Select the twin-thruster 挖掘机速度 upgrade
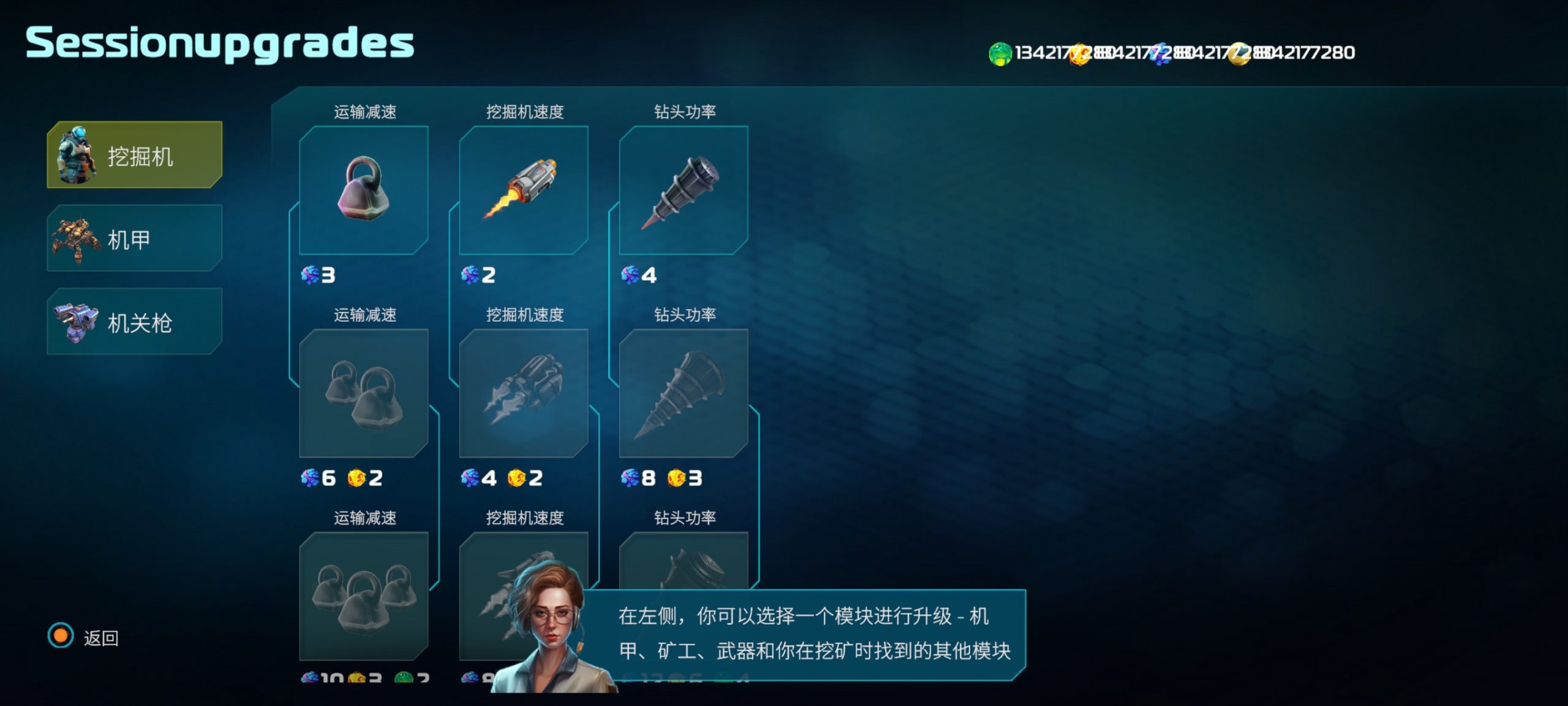 523,393
